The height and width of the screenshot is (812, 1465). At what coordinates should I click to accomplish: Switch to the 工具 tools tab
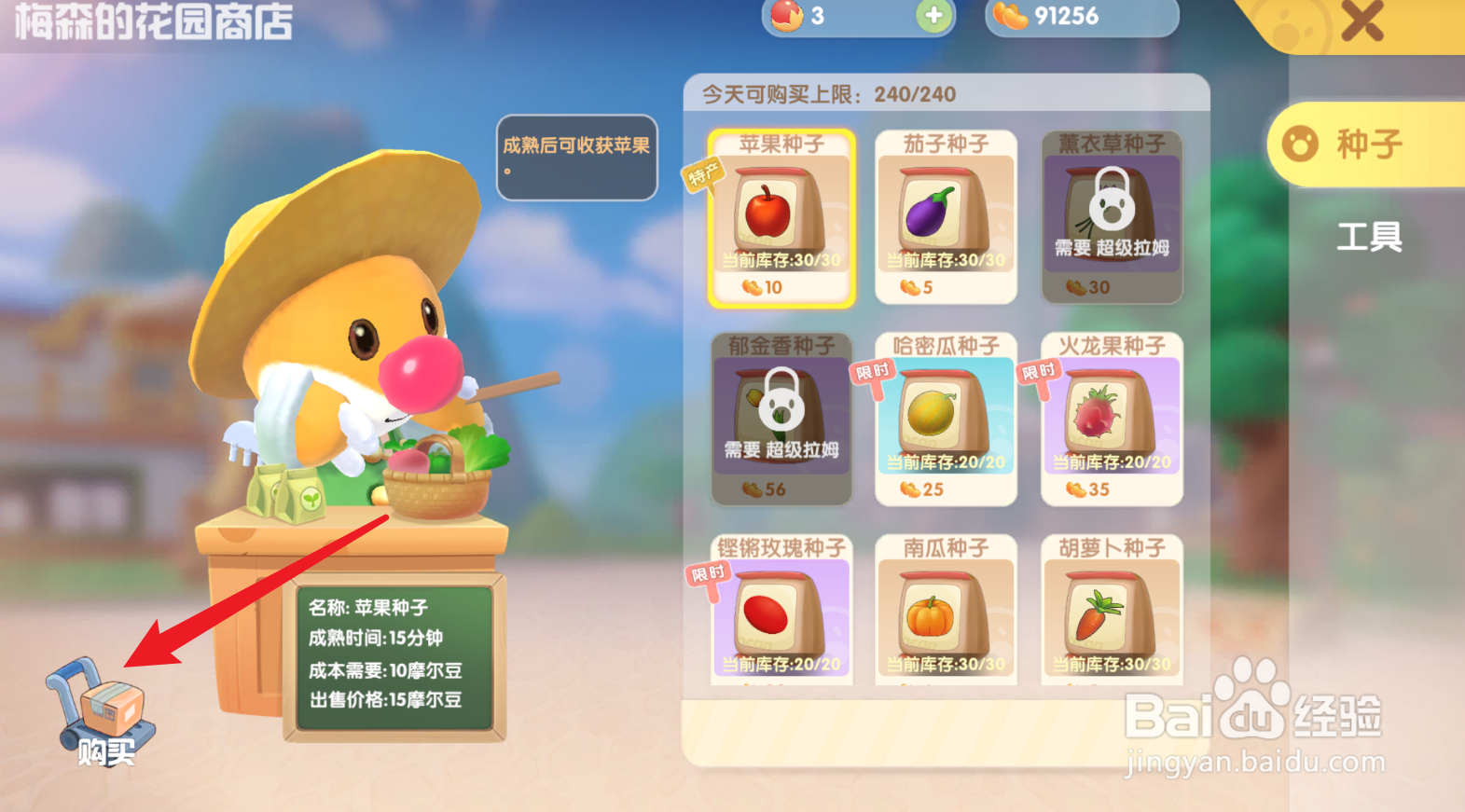tap(1371, 238)
